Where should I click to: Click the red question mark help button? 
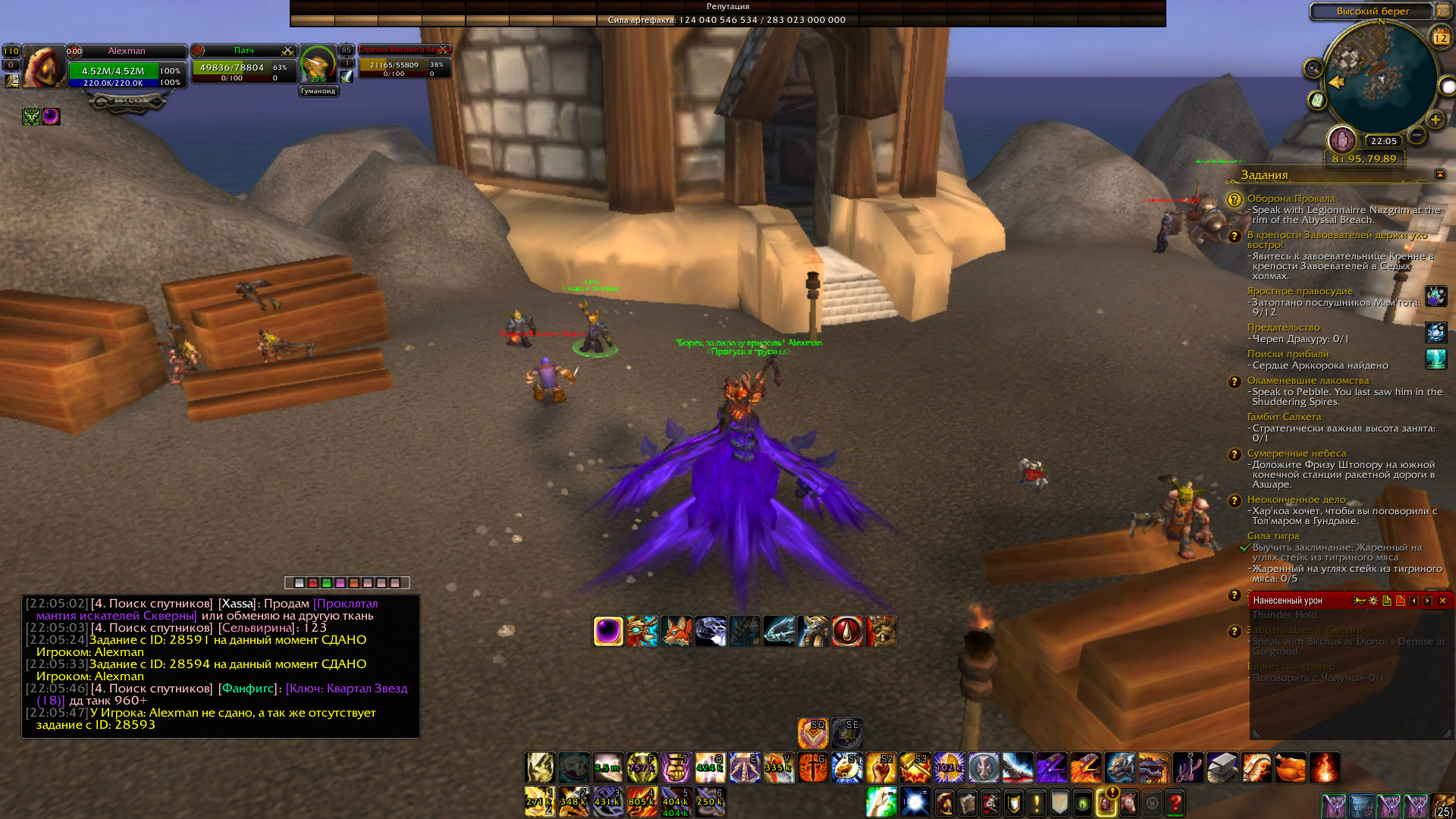click(1175, 802)
